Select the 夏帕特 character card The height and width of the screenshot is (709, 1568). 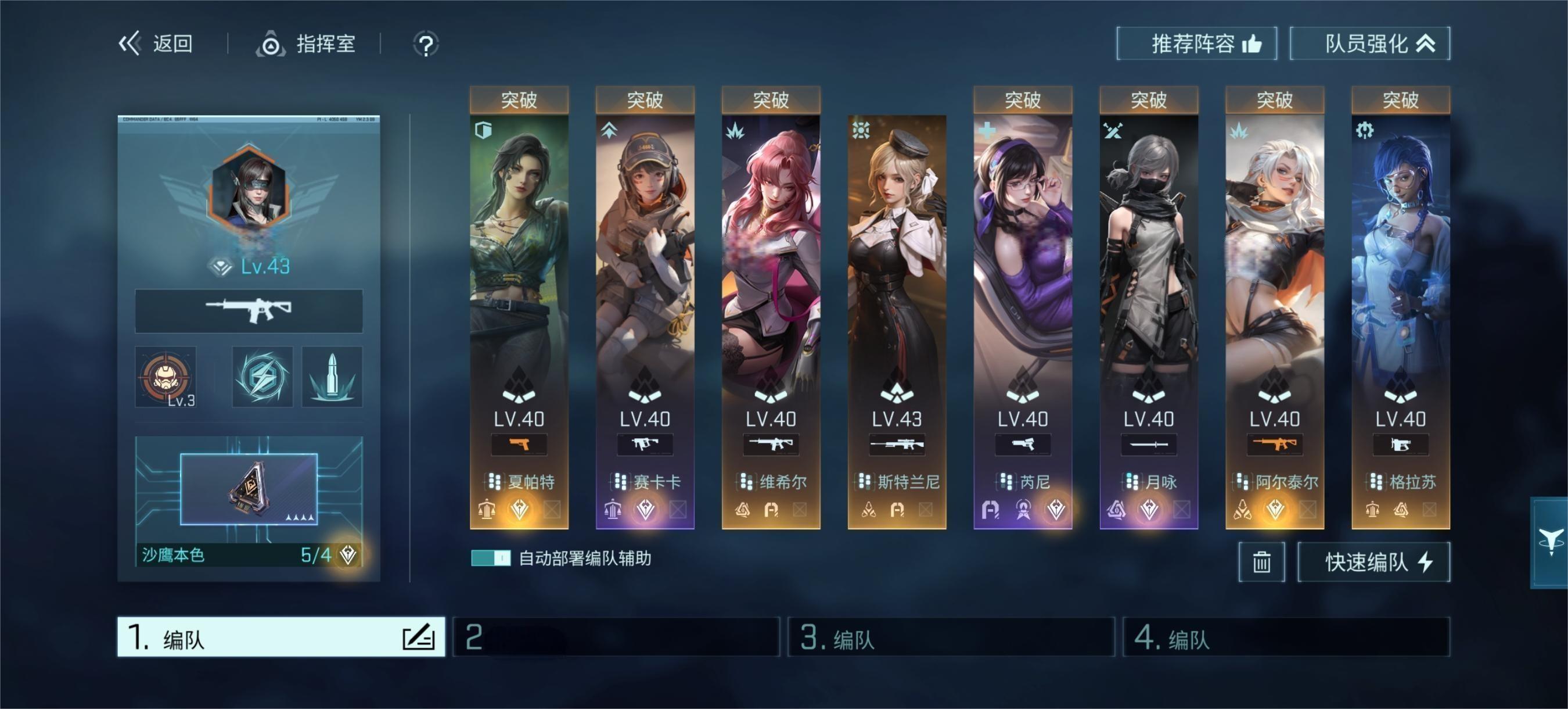(x=519, y=274)
